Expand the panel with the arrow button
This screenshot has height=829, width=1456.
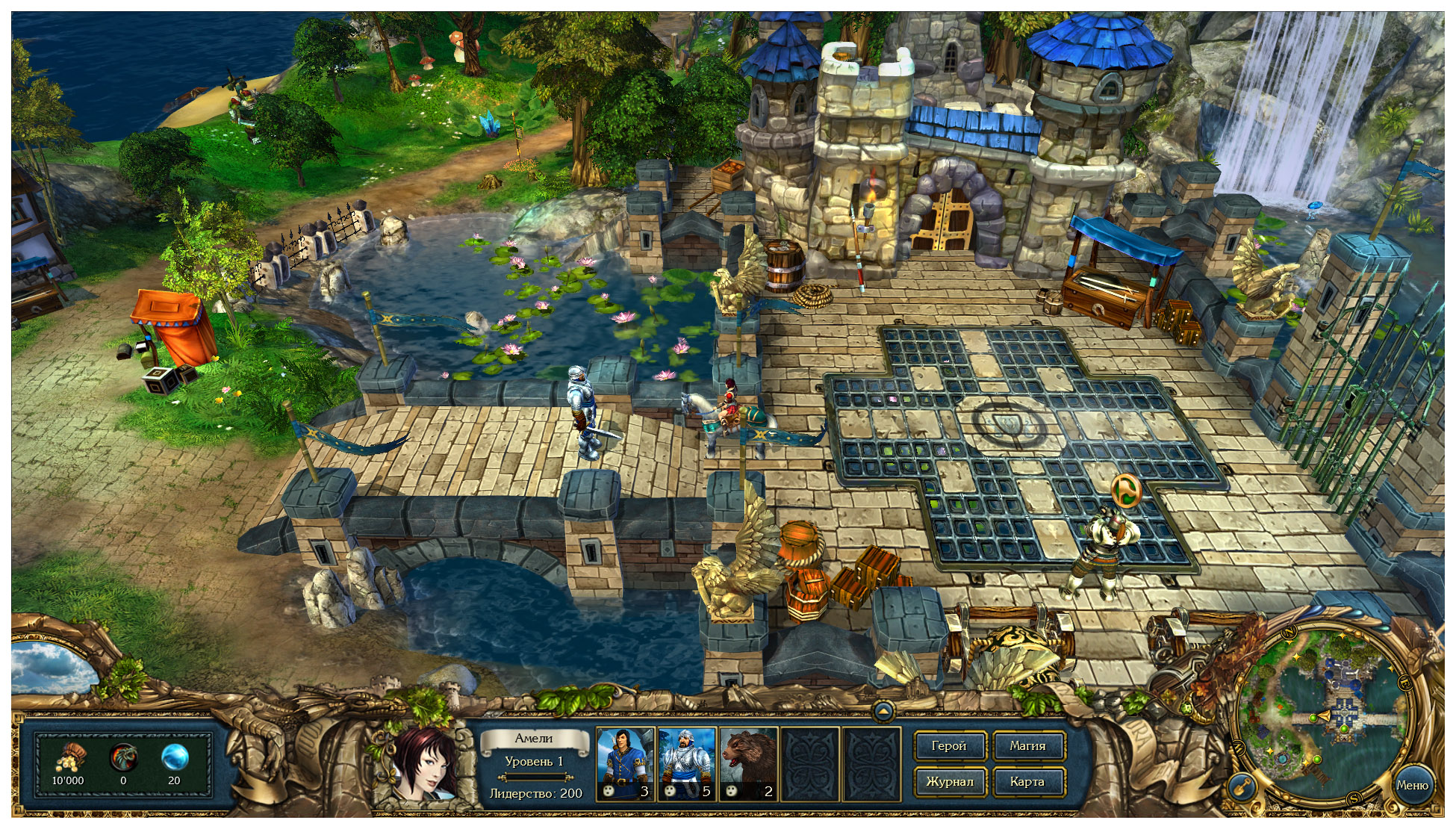[x=883, y=711]
